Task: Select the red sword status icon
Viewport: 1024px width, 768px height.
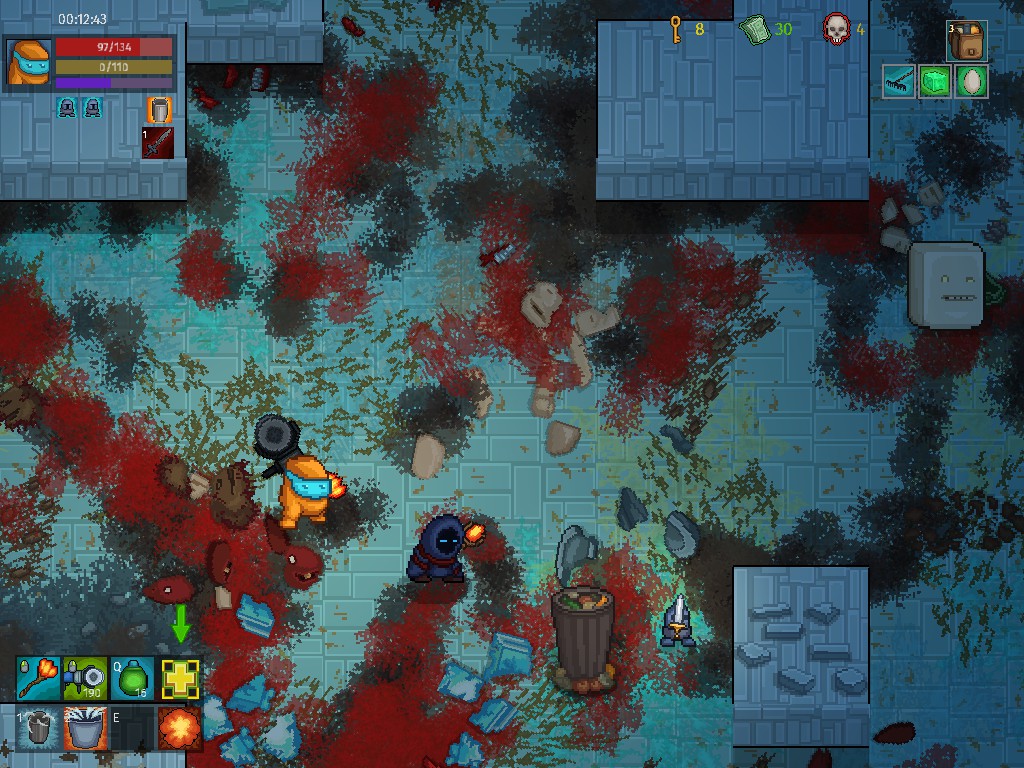Action: (158, 142)
